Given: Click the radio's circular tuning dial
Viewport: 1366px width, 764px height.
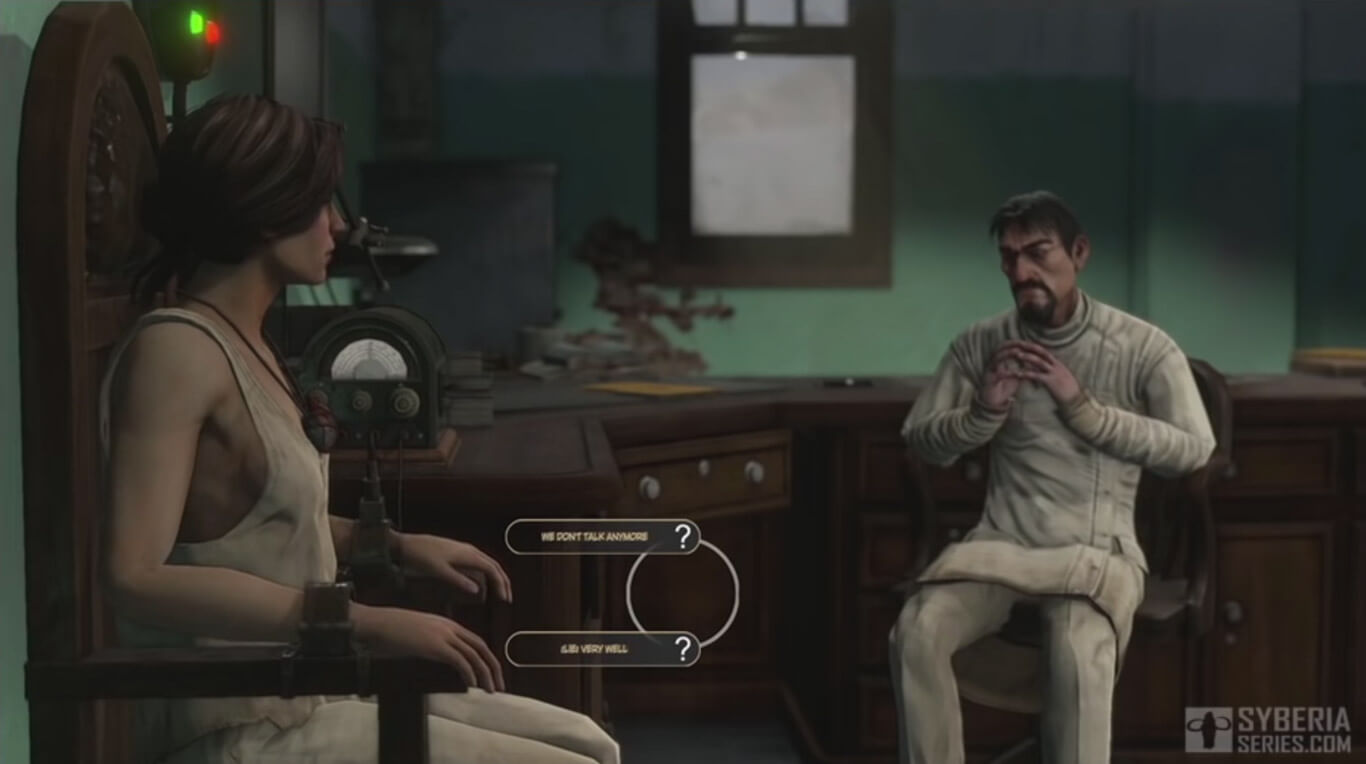Looking at the screenshot, I should (x=370, y=362).
